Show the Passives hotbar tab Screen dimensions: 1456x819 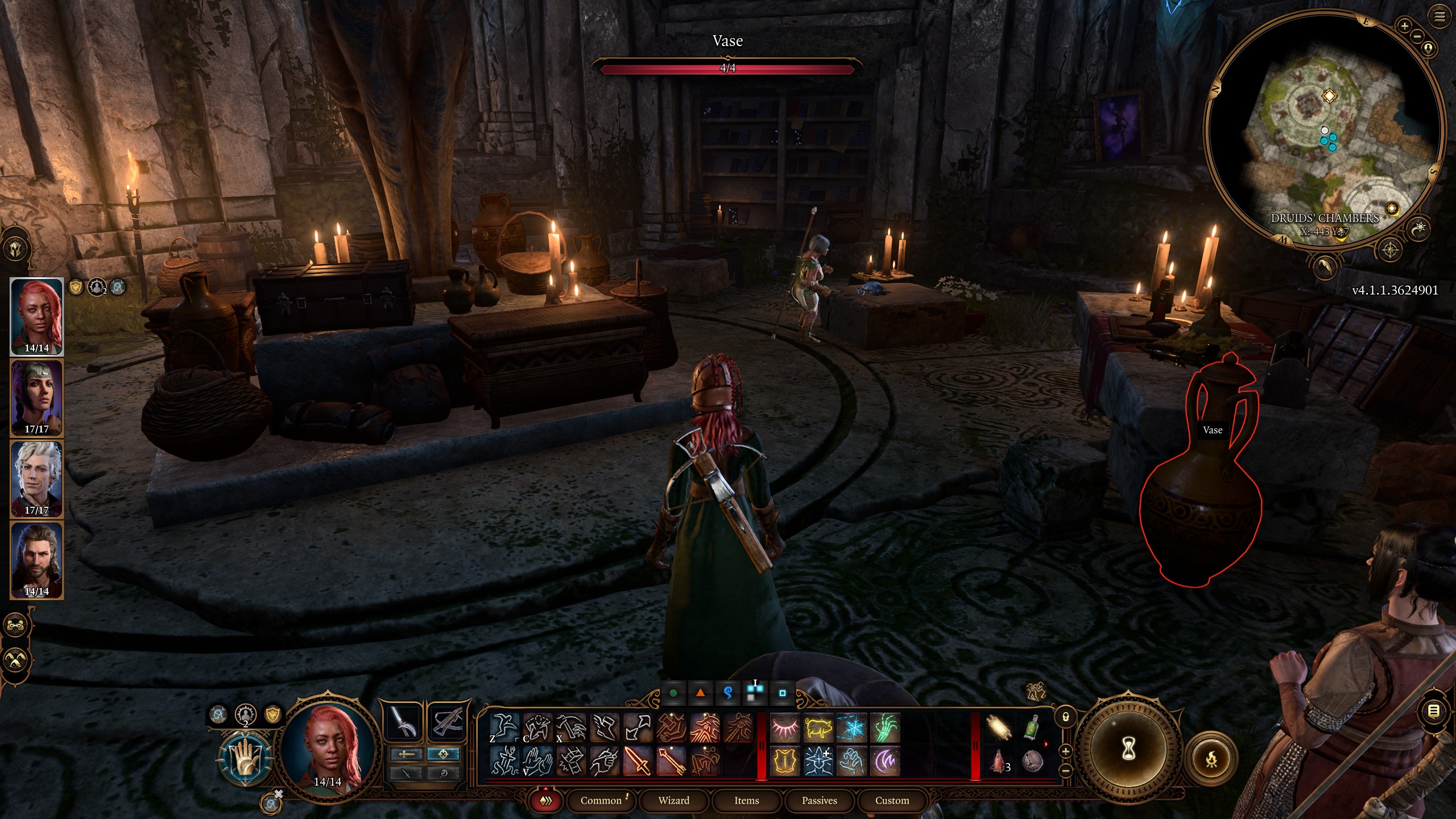click(x=819, y=800)
